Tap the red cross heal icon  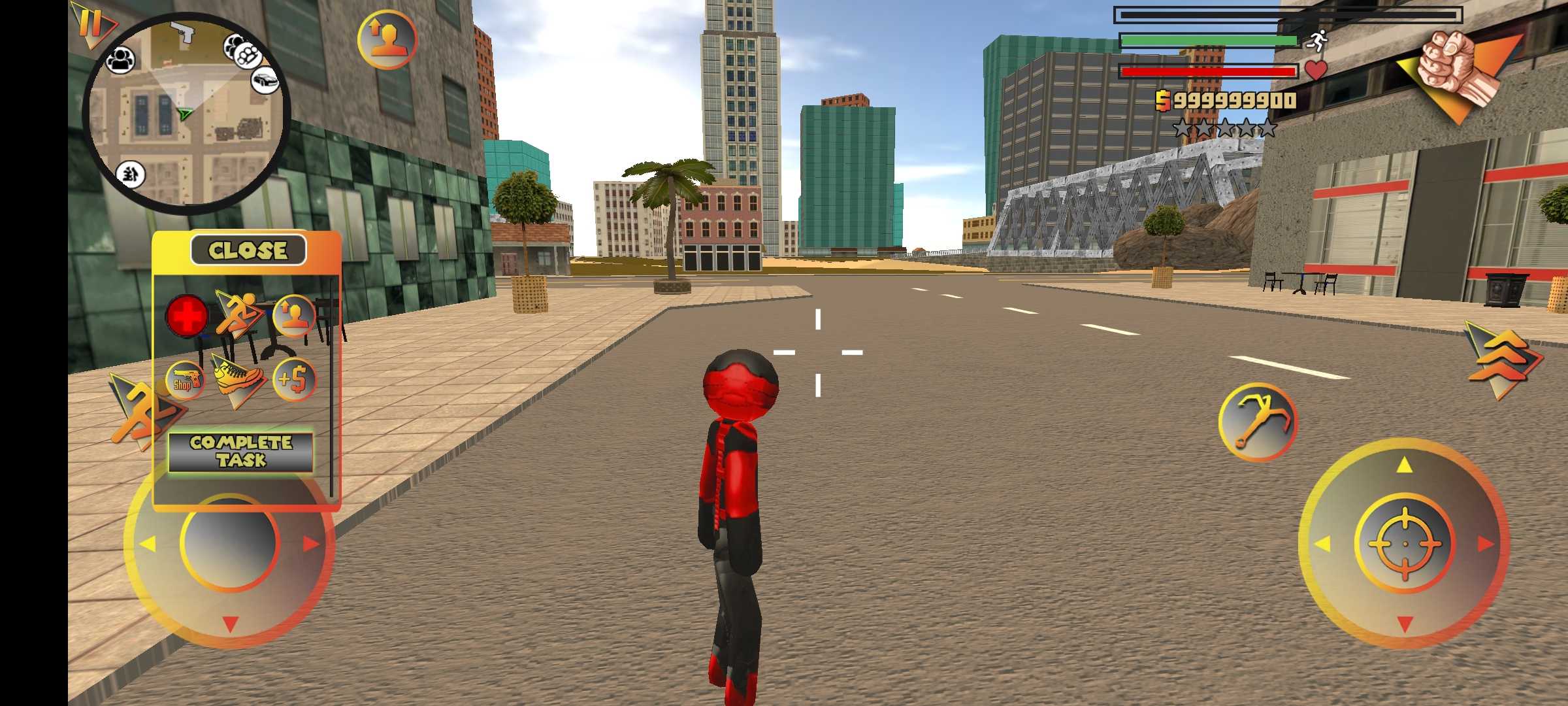(x=187, y=316)
